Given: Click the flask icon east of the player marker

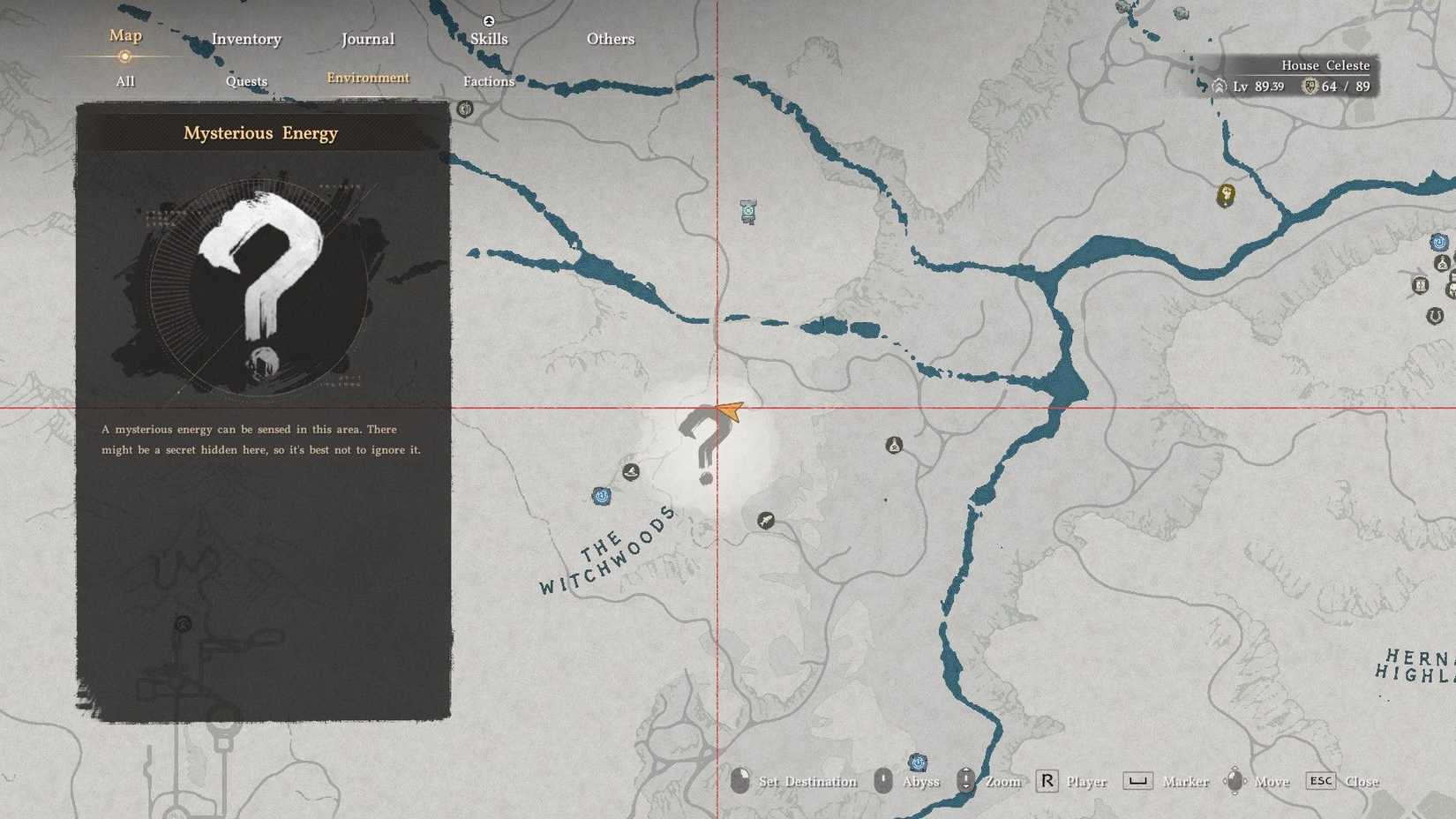Looking at the screenshot, I should pos(894,446).
